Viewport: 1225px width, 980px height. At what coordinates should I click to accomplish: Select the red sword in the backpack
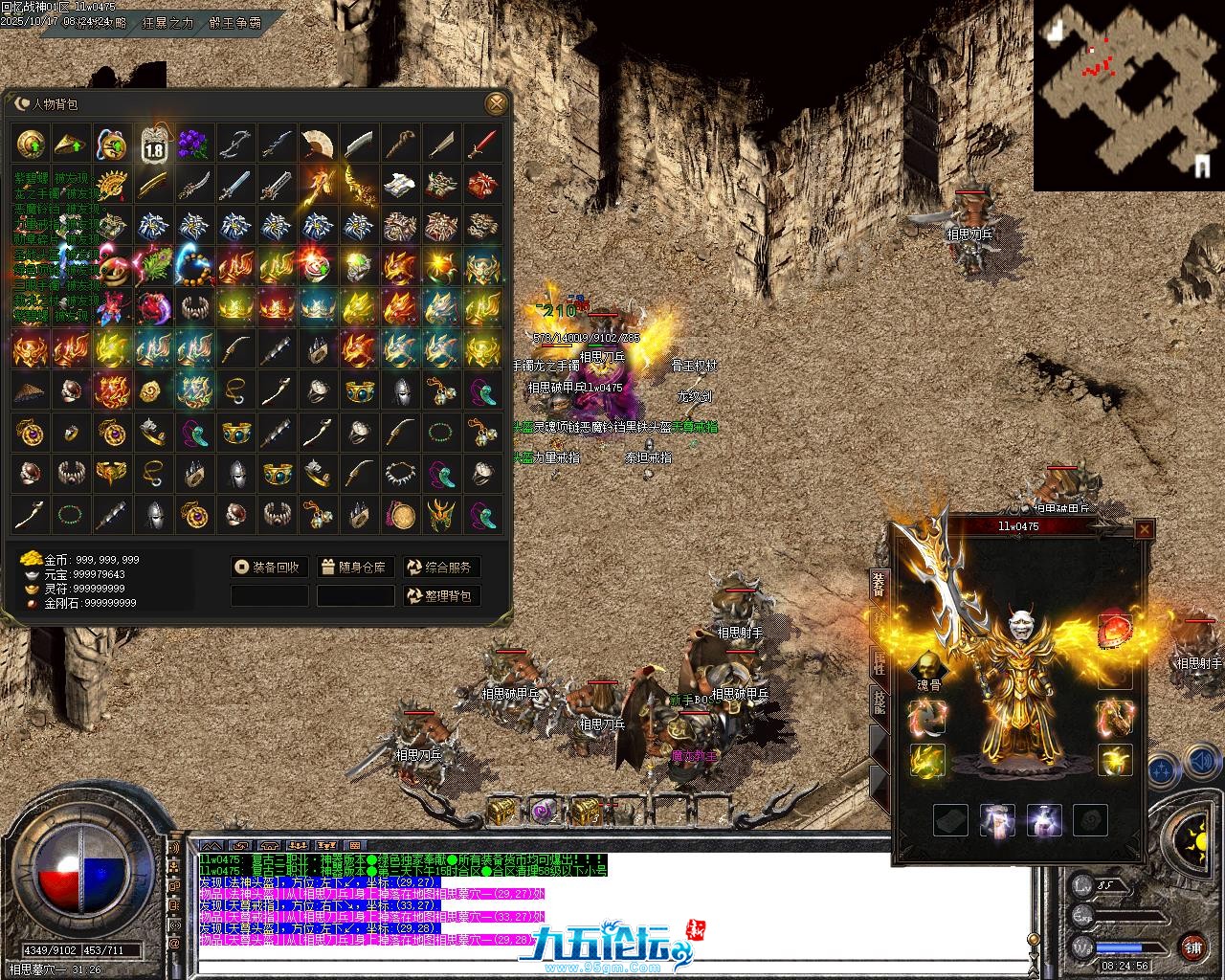point(483,145)
